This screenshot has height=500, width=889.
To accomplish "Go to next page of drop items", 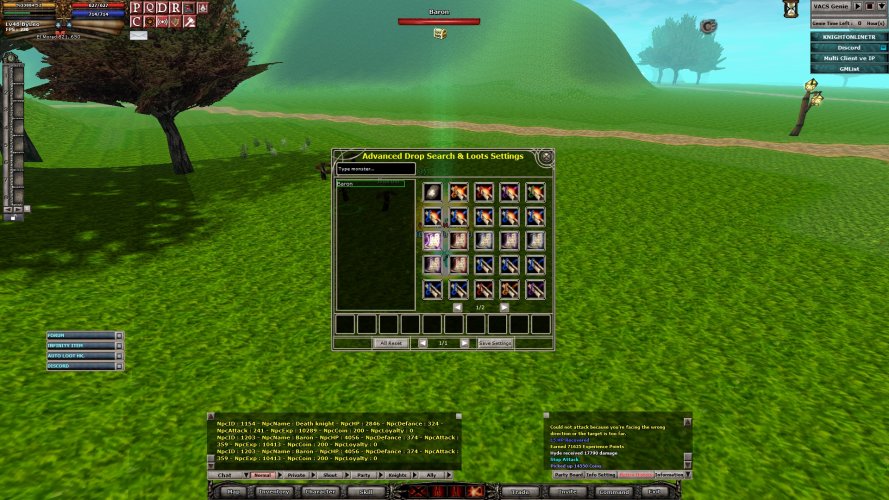I will pos(503,307).
